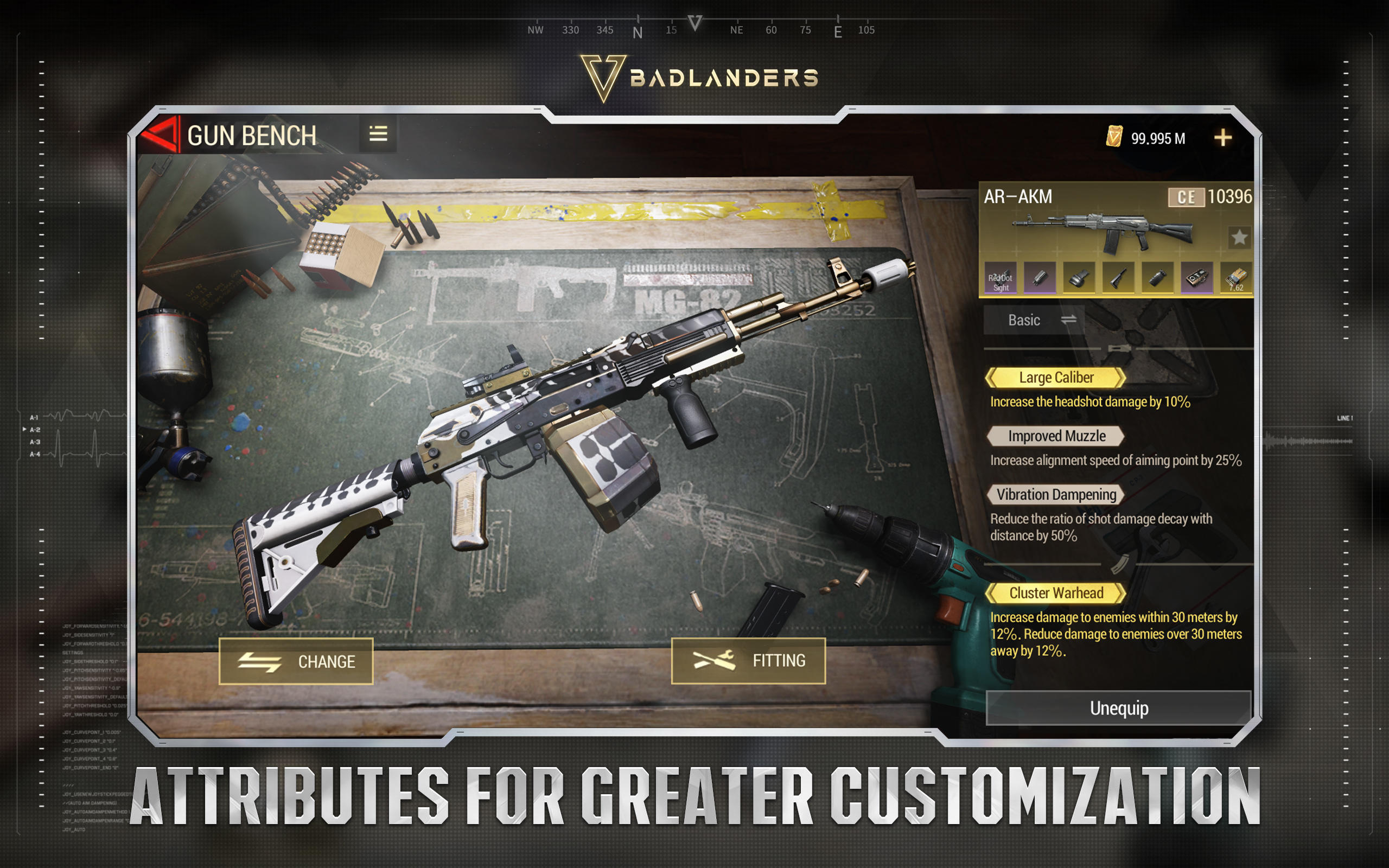Click the swap arrows next to Basic
The height and width of the screenshot is (868, 1389).
pos(1069,320)
